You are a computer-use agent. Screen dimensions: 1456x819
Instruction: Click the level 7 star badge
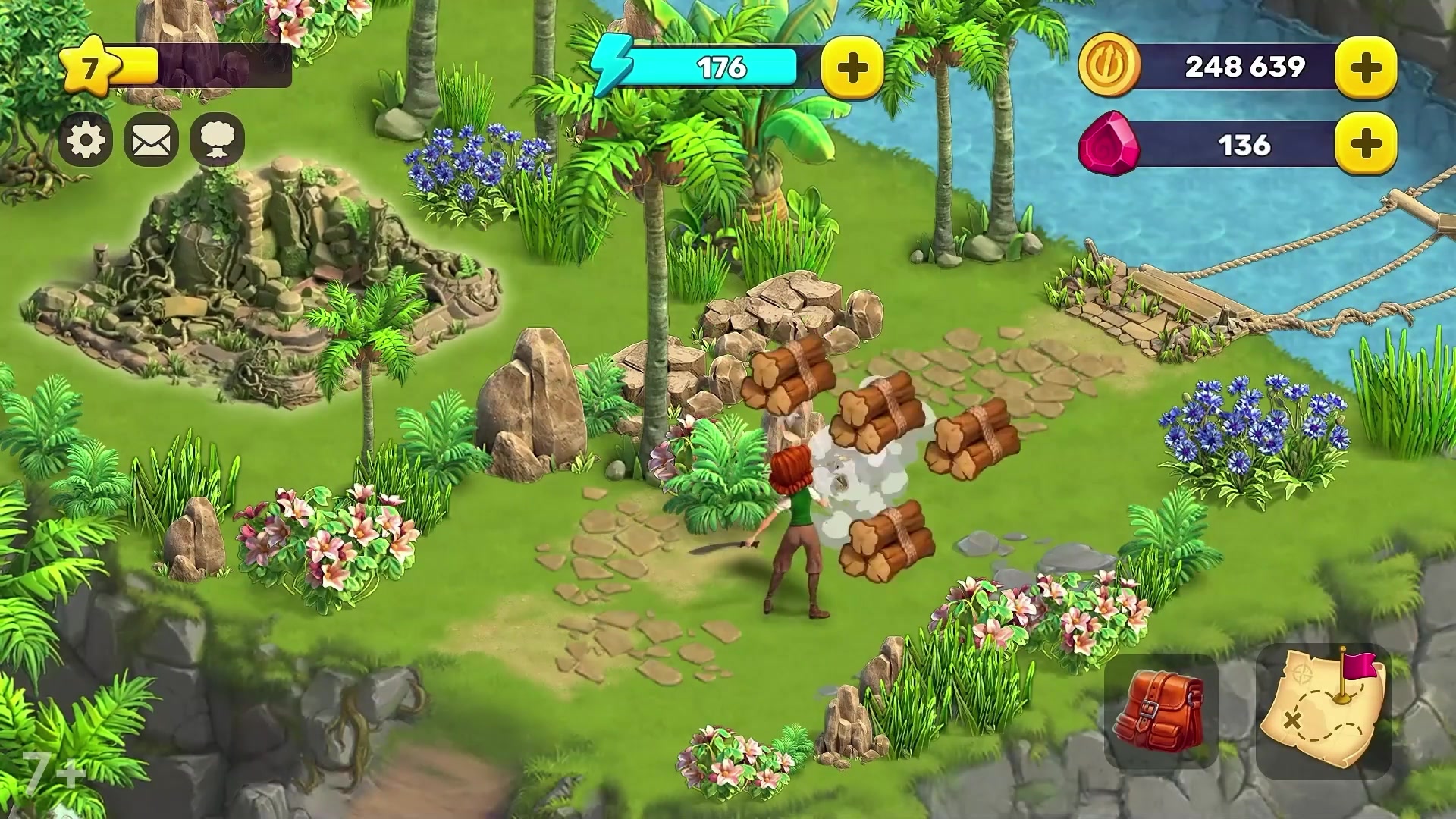point(91,68)
